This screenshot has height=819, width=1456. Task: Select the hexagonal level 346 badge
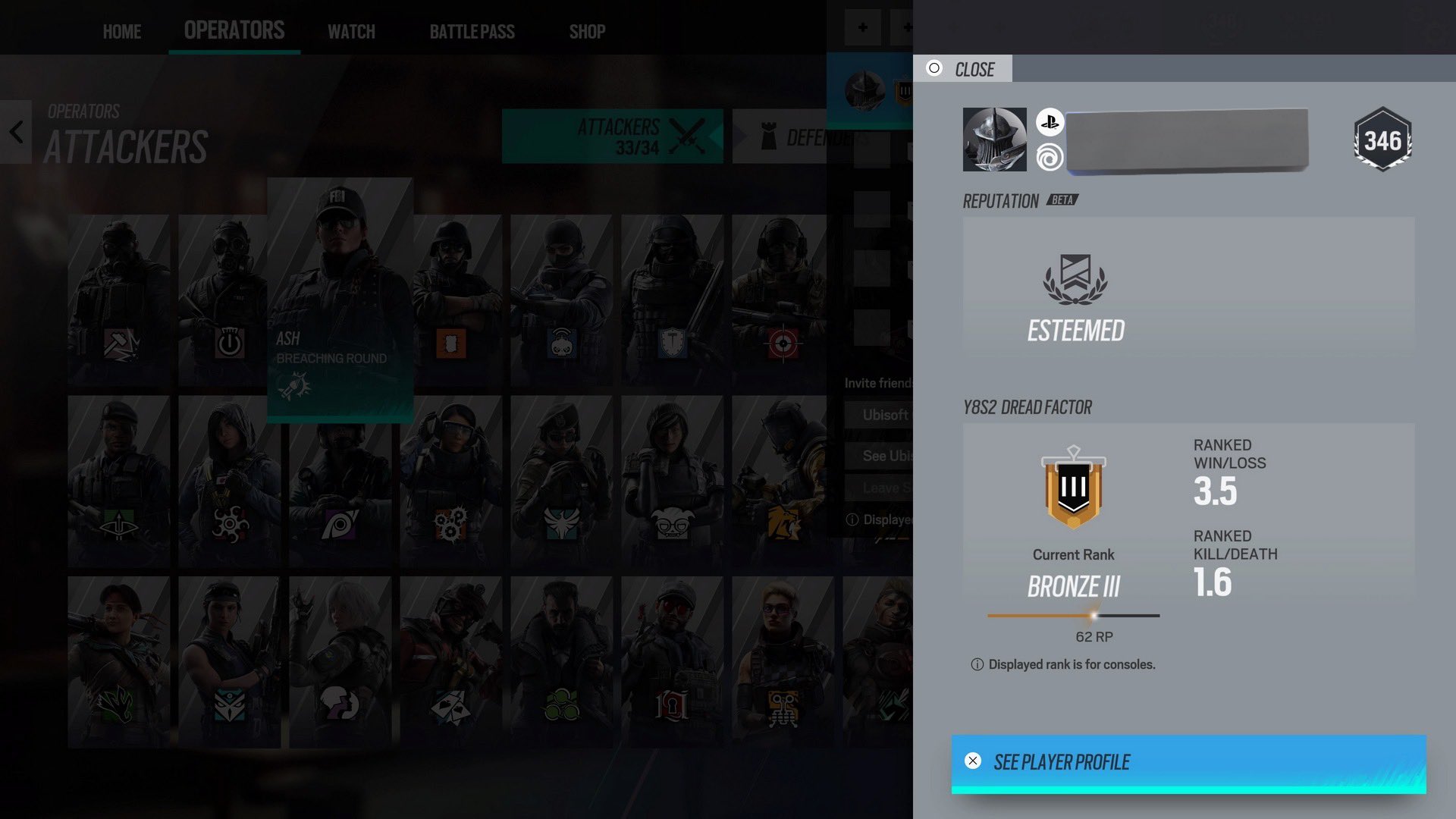[x=1382, y=139]
